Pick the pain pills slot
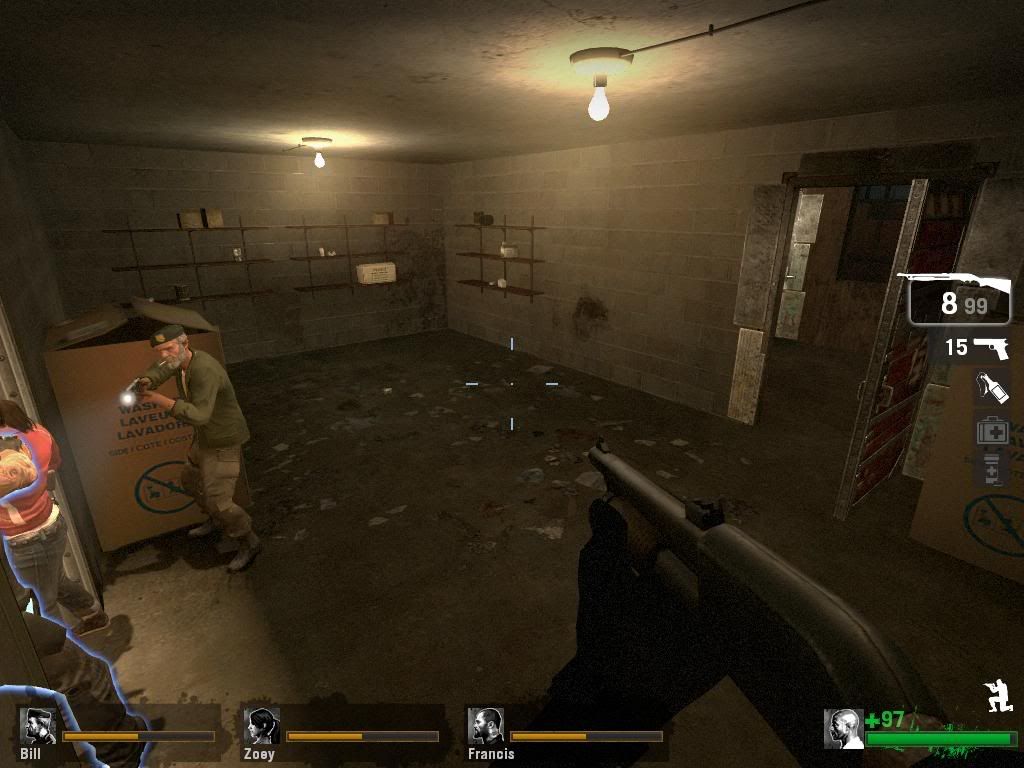Viewport: 1024px width, 768px height. point(991,468)
